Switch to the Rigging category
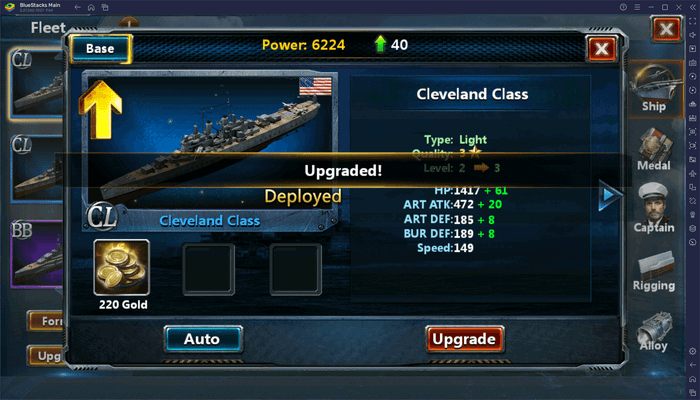700x400 pixels. point(654,269)
